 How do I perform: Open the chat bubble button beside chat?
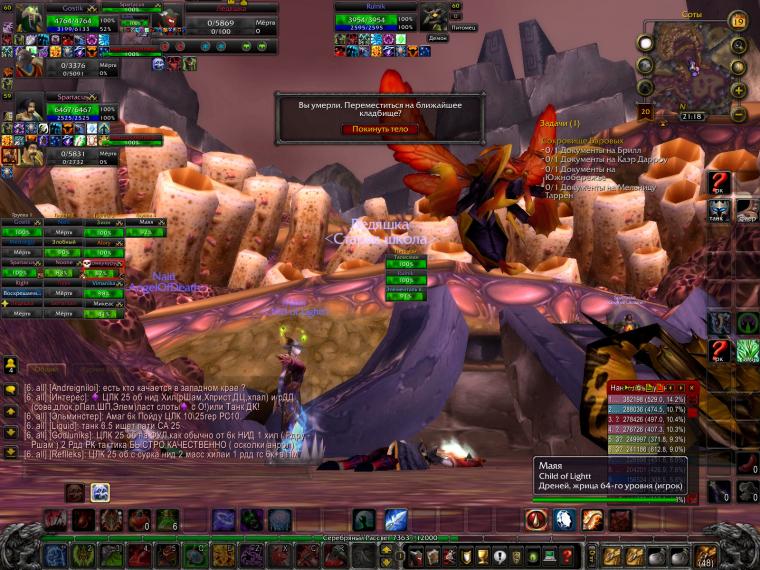coord(11,390)
